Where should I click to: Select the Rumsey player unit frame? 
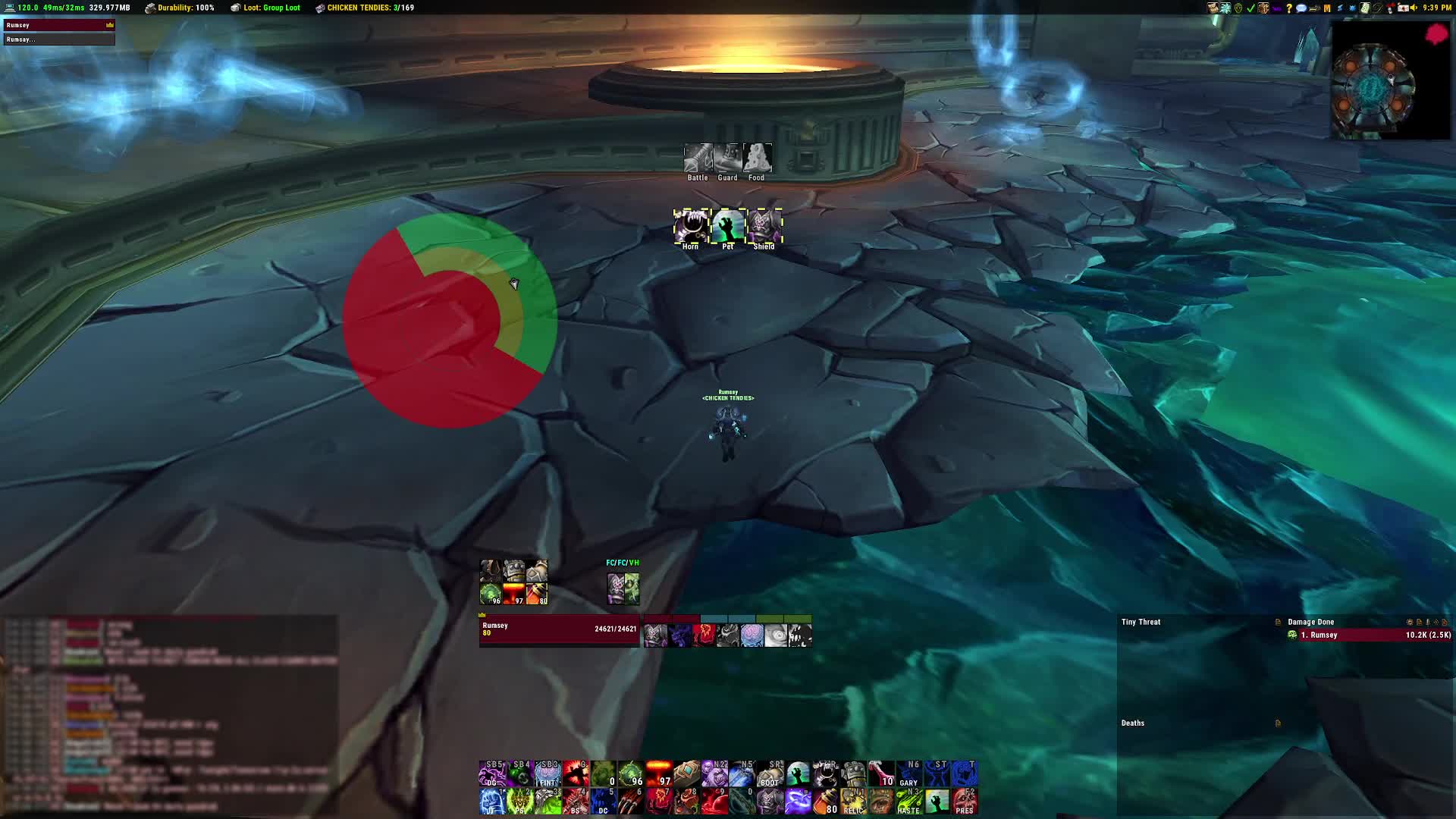point(559,630)
